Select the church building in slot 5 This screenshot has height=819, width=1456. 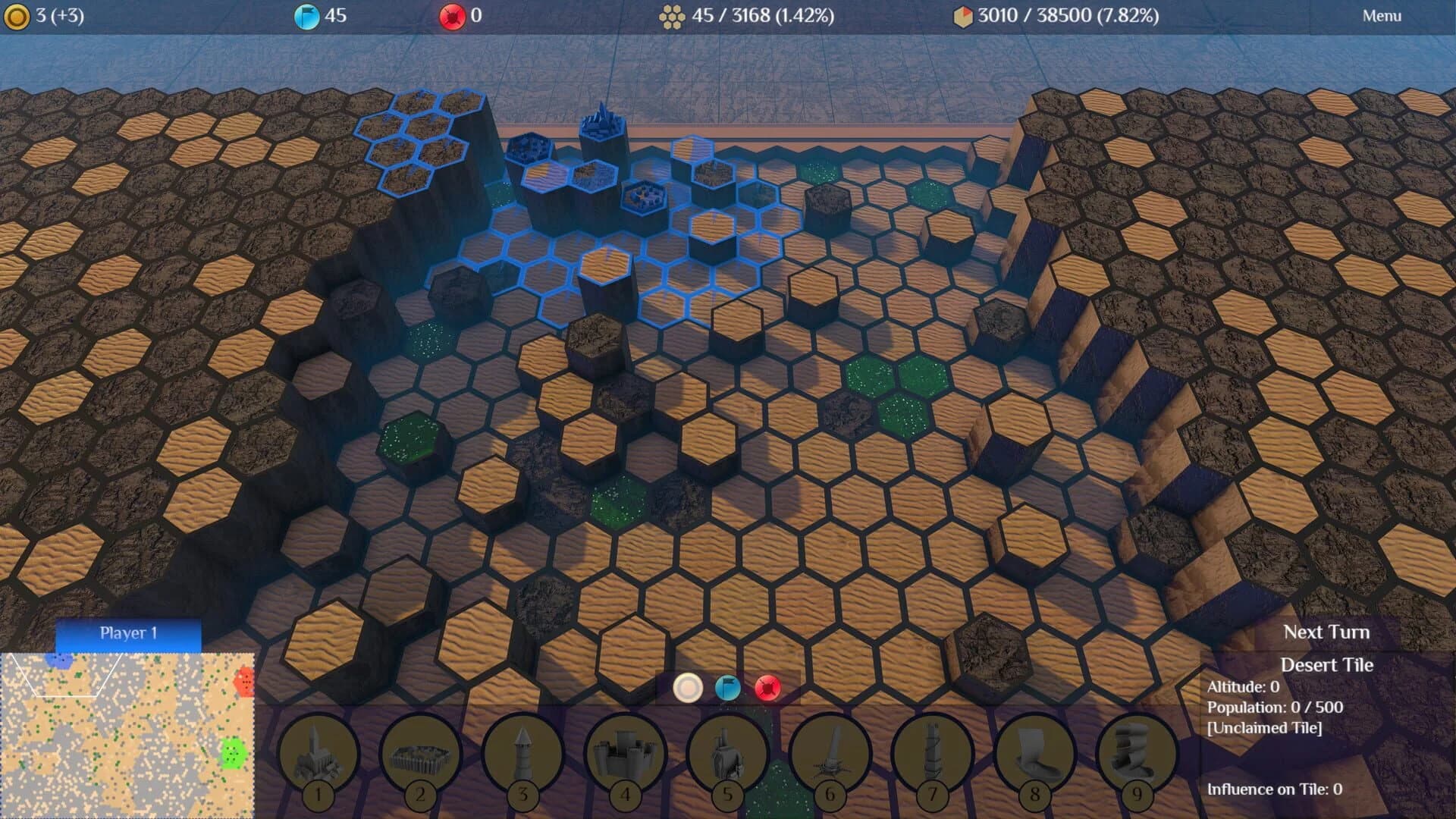729,755
